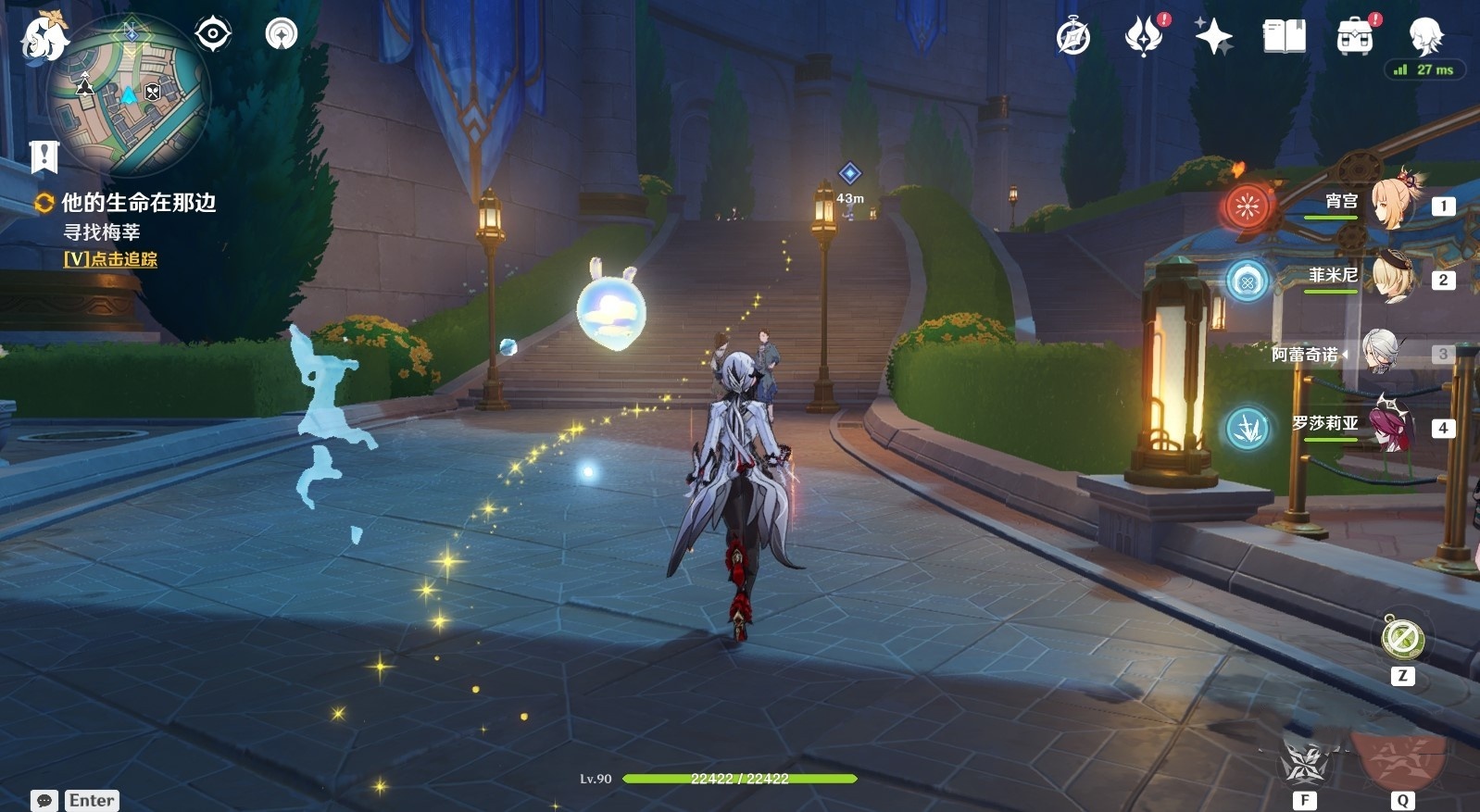Open the compass events icon
This screenshot has height=812, width=1480.
[x=1073, y=37]
